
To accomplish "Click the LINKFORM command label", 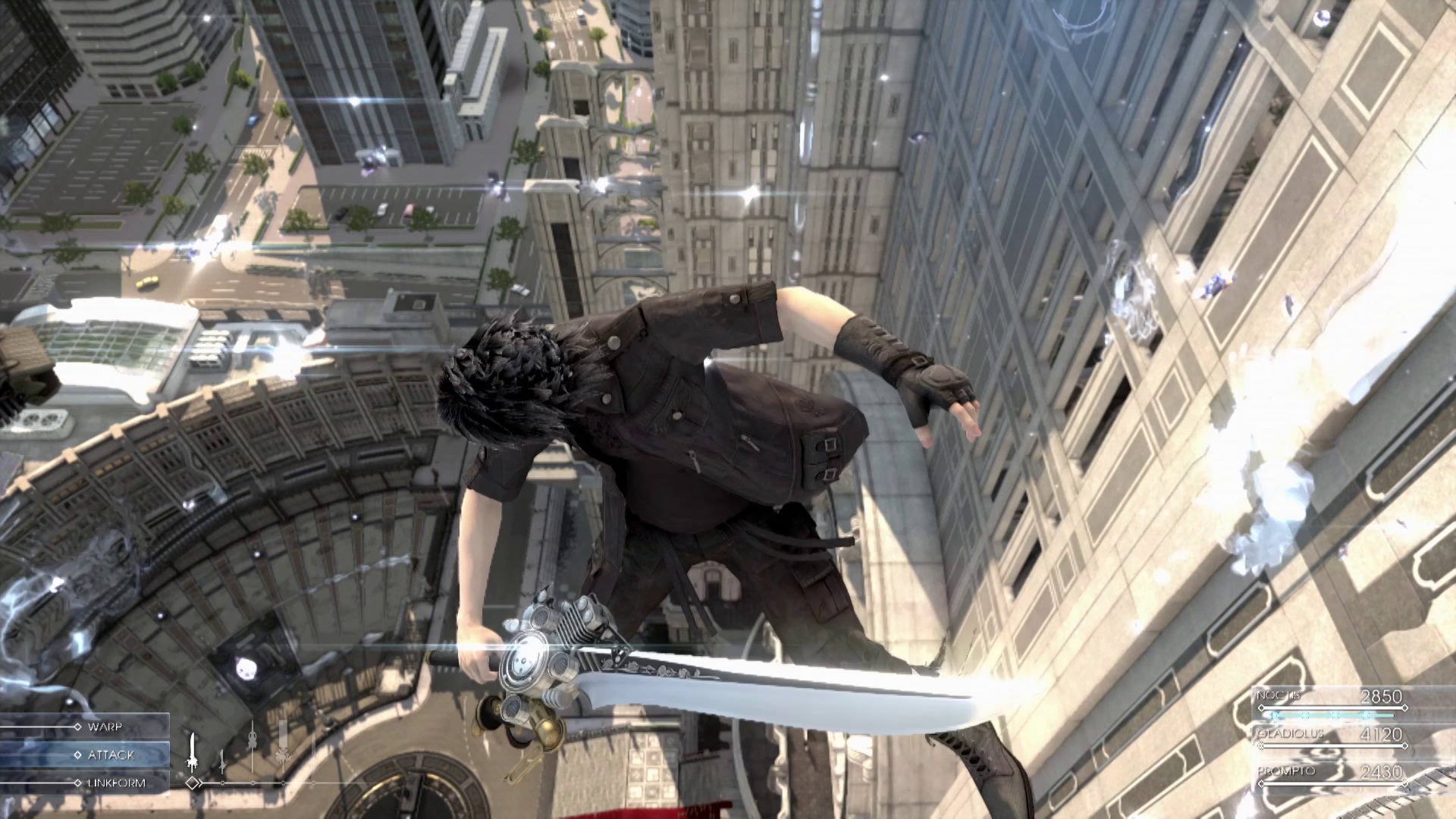I will click(115, 782).
